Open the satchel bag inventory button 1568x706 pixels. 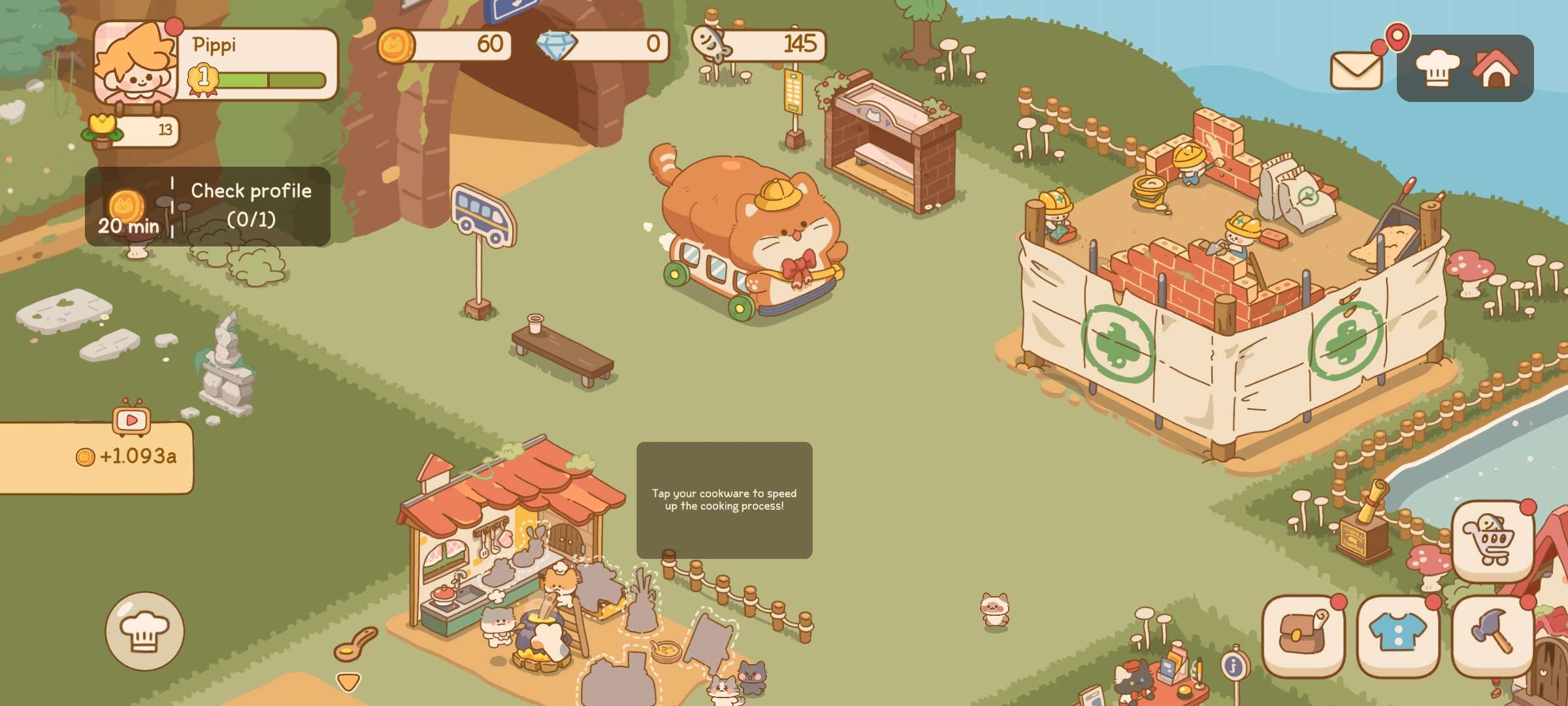point(1303,635)
